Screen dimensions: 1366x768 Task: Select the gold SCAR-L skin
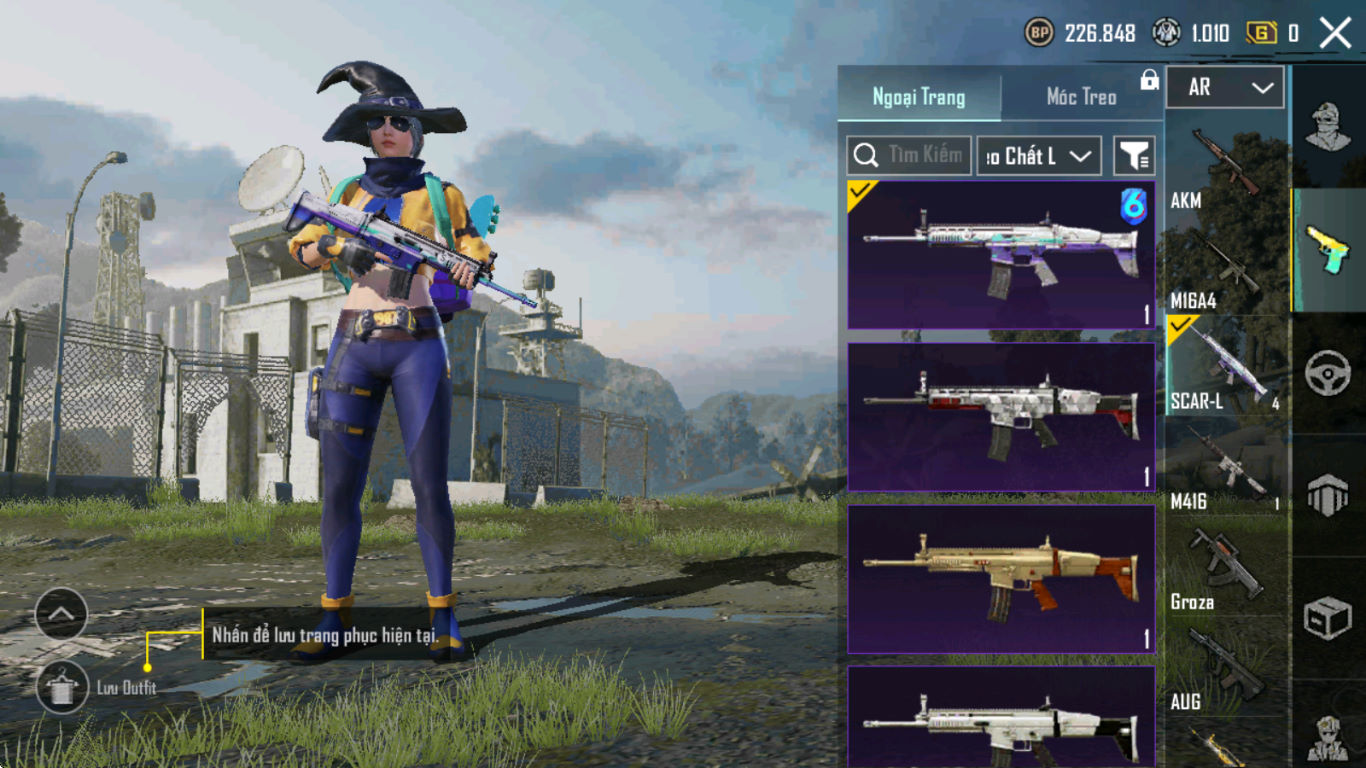(1001, 579)
